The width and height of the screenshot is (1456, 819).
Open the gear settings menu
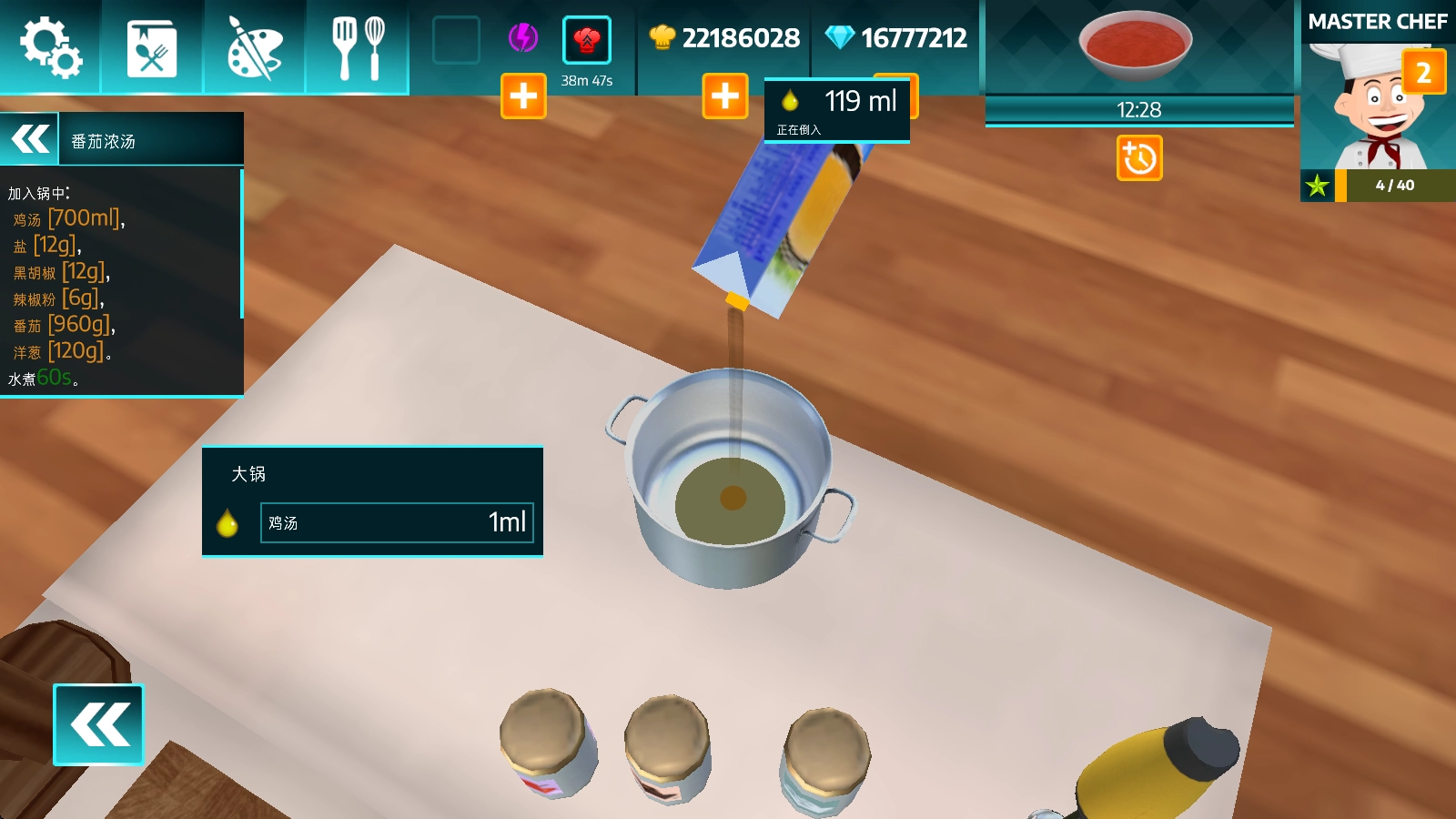(x=51, y=47)
